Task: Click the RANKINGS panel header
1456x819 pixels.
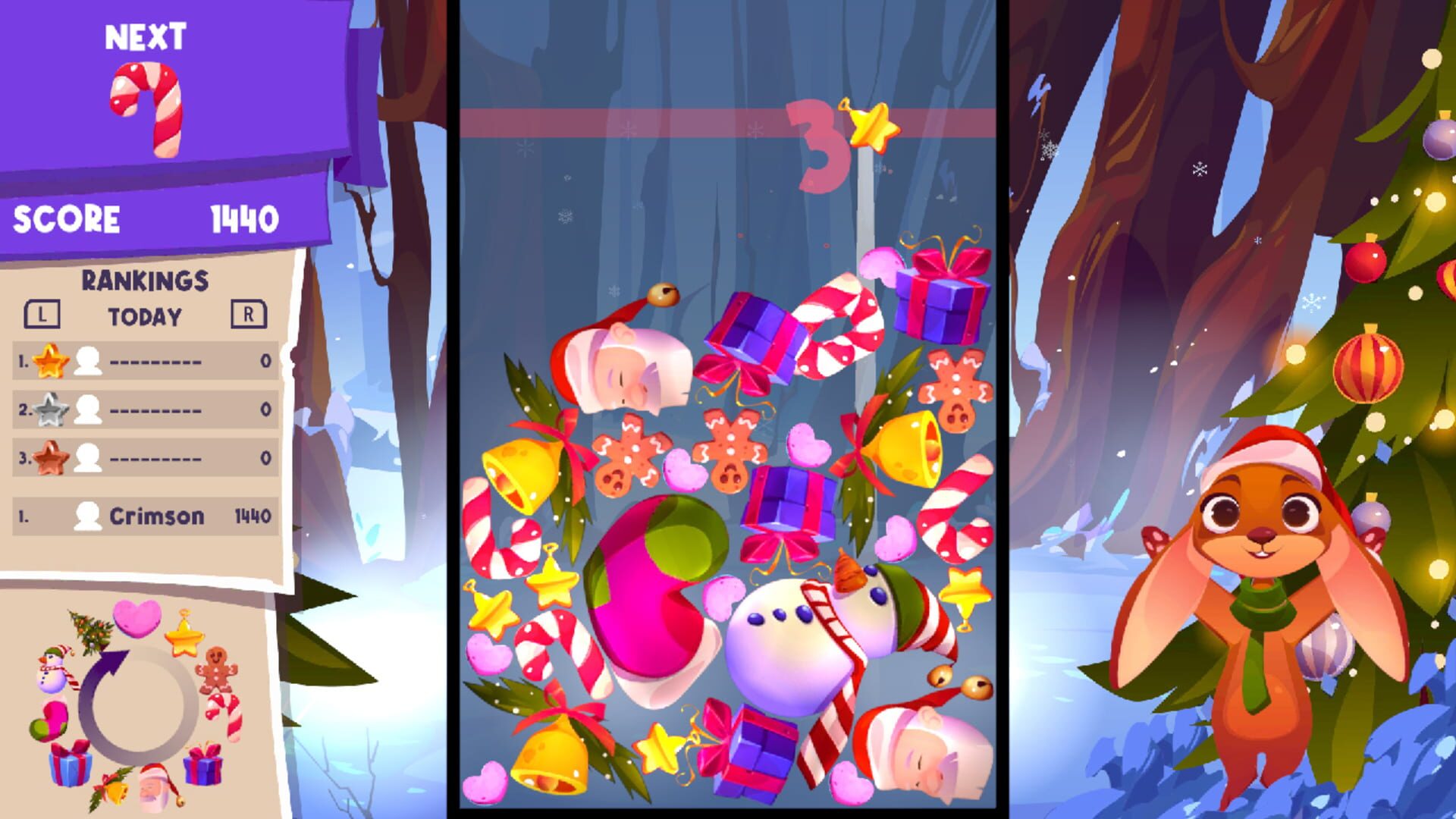Action: 146,281
